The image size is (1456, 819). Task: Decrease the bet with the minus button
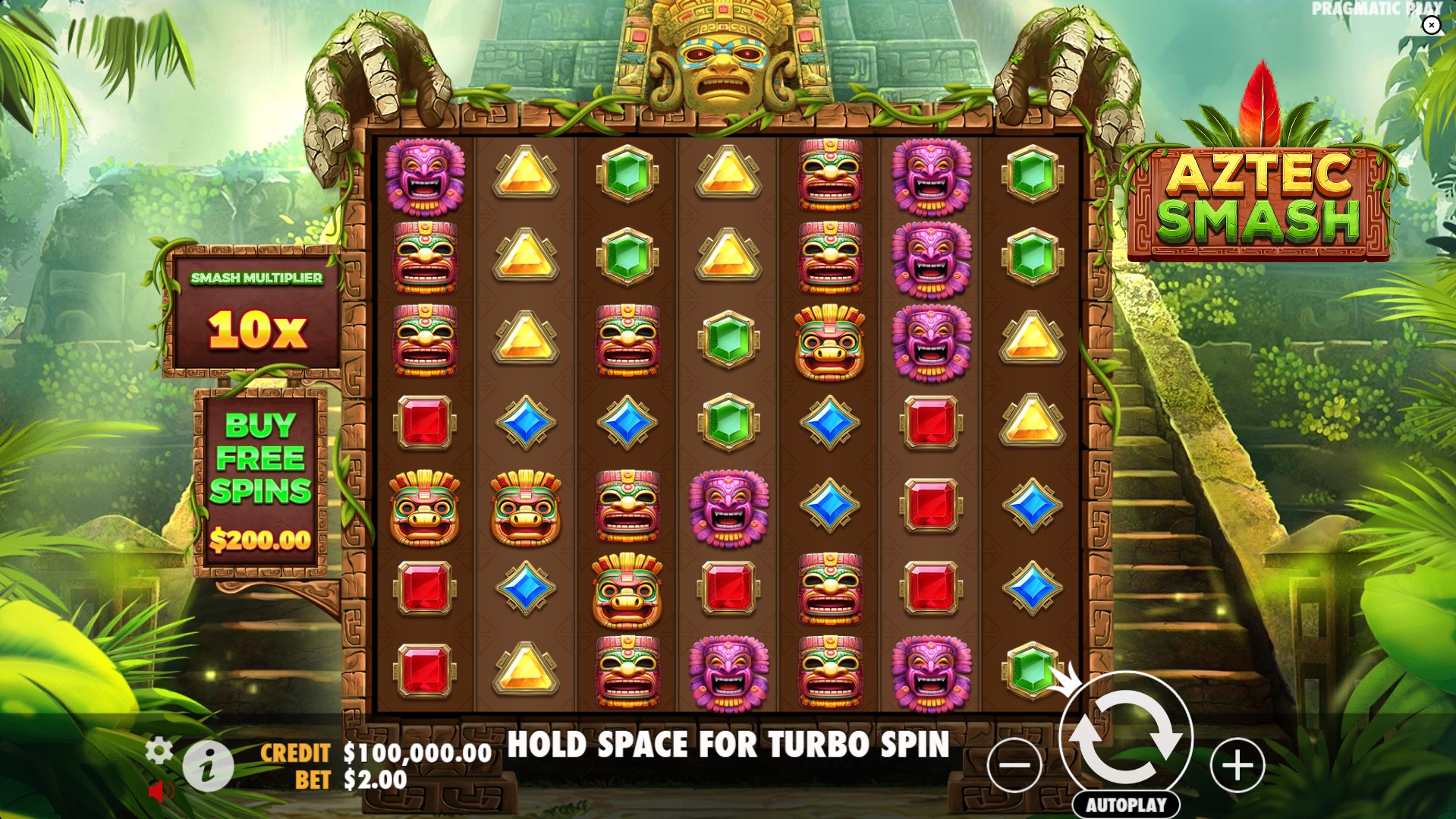pos(1014,765)
